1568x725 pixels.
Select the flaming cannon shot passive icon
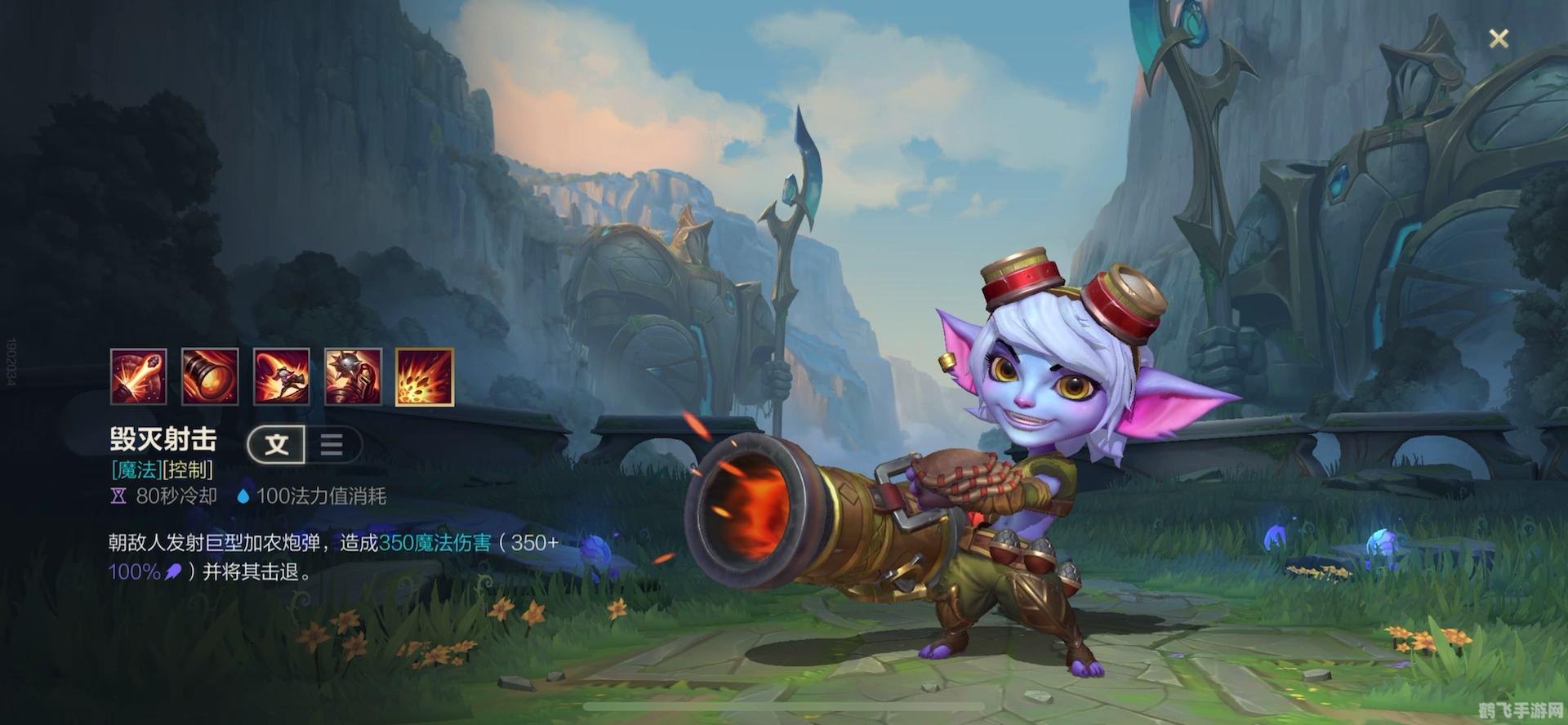(139, 376)
